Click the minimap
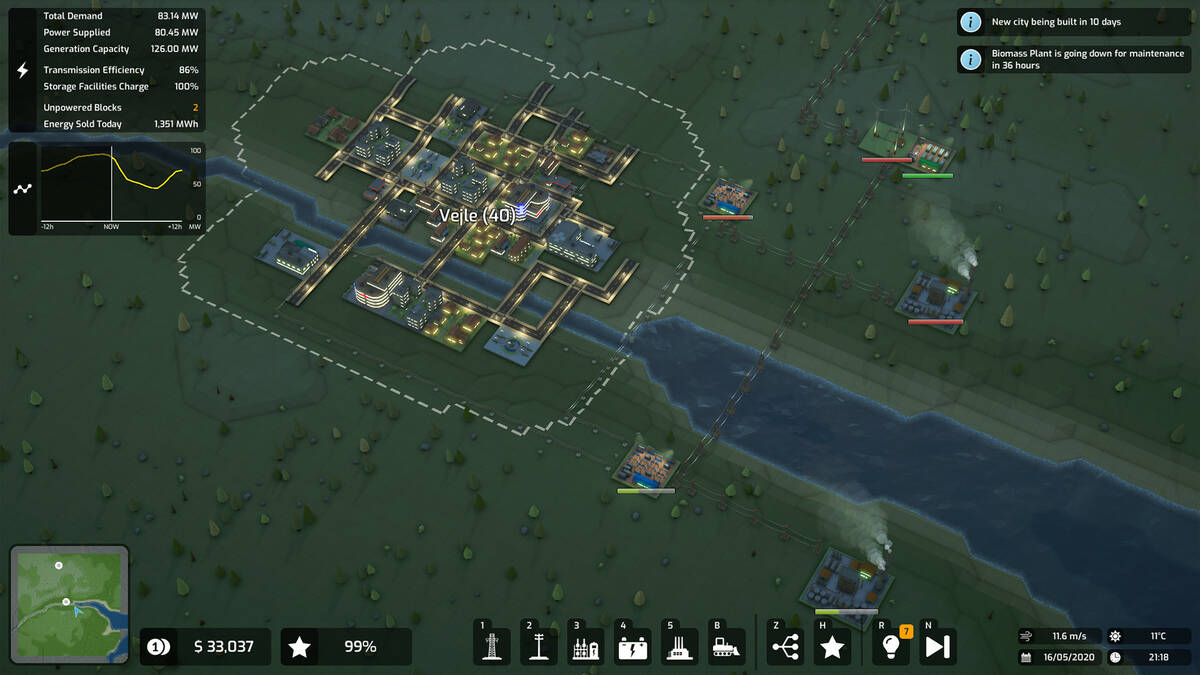Viewport: 1200px width, 675px height. point(69,604)
